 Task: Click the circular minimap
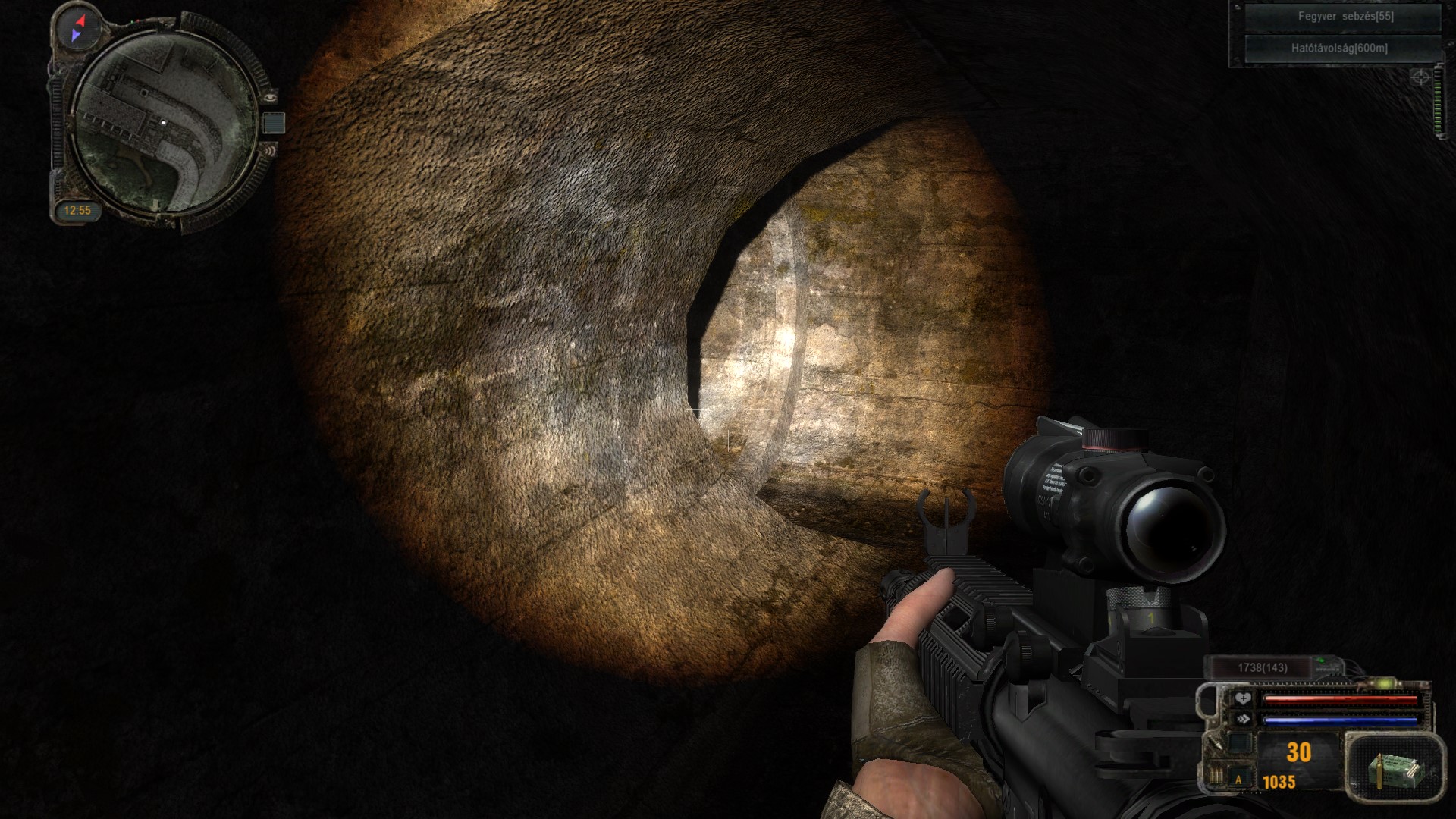(165, 121)
